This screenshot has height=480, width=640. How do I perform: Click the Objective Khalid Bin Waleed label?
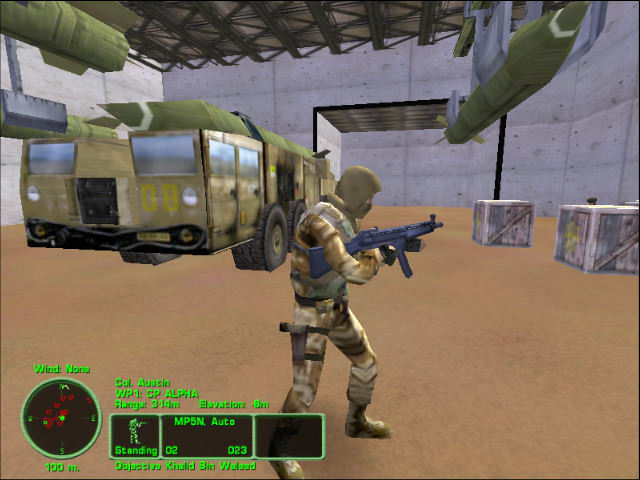click(x=185, y=466)
